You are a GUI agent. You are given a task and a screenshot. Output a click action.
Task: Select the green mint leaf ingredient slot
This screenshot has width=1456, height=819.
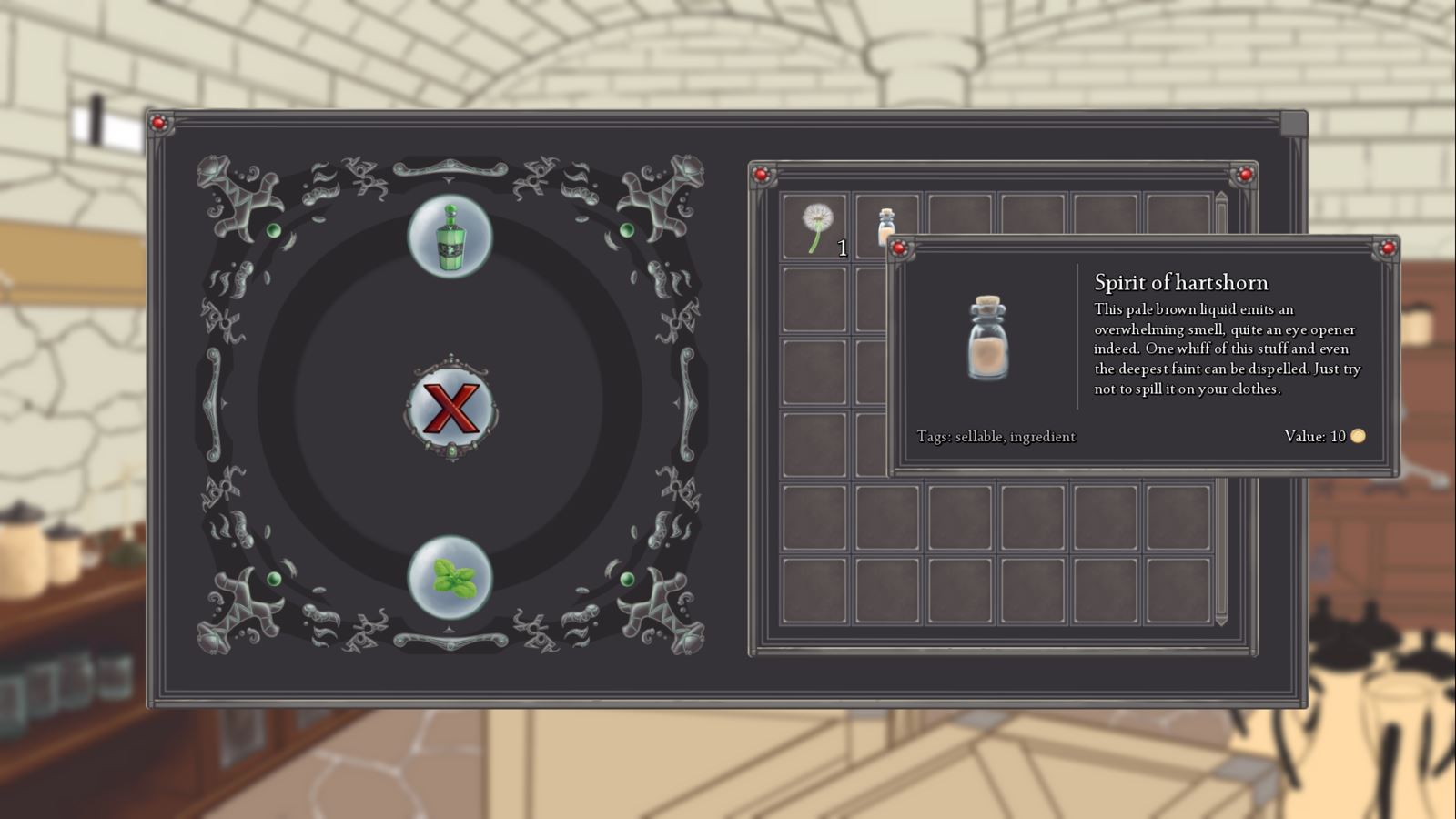pyautogui.click(x=450, y=578)
